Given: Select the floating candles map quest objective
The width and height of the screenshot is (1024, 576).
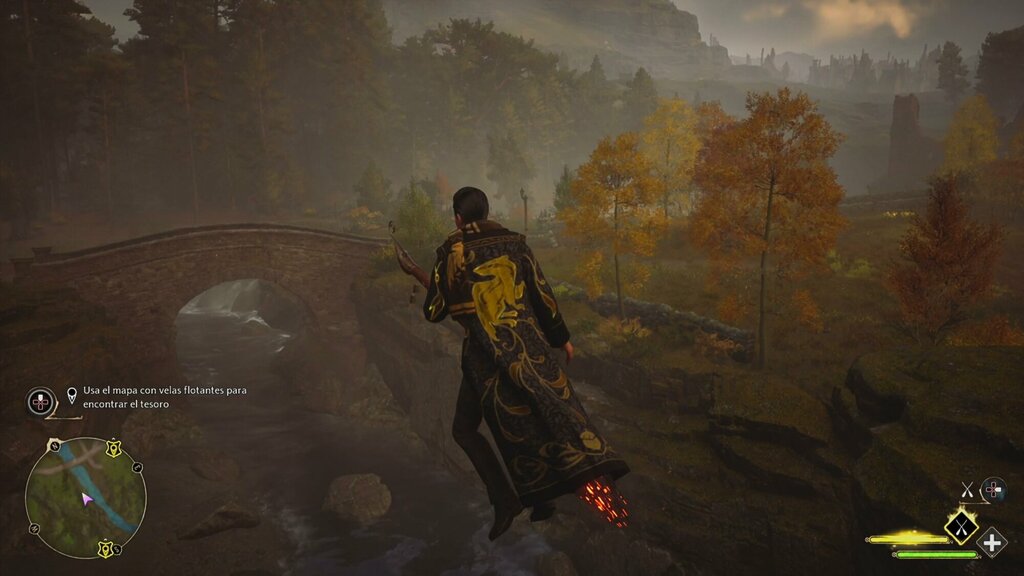Looking at the screenshot, I should pos(164,397).
